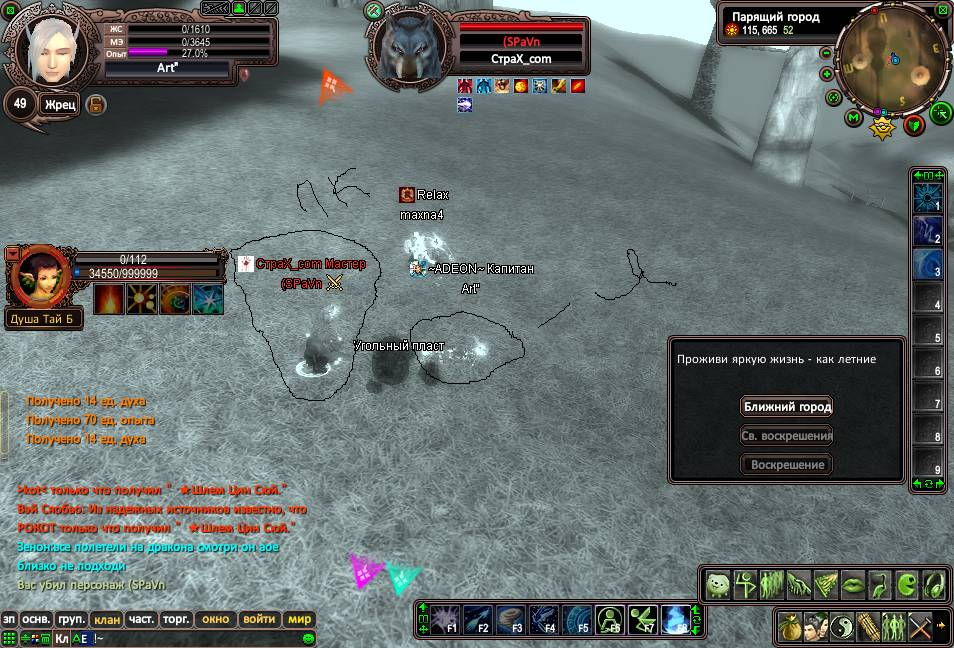Activate the F8 blue flame skill
Image resolution: width=954 pixels, height=648 pixels.
tap(675, 620)
